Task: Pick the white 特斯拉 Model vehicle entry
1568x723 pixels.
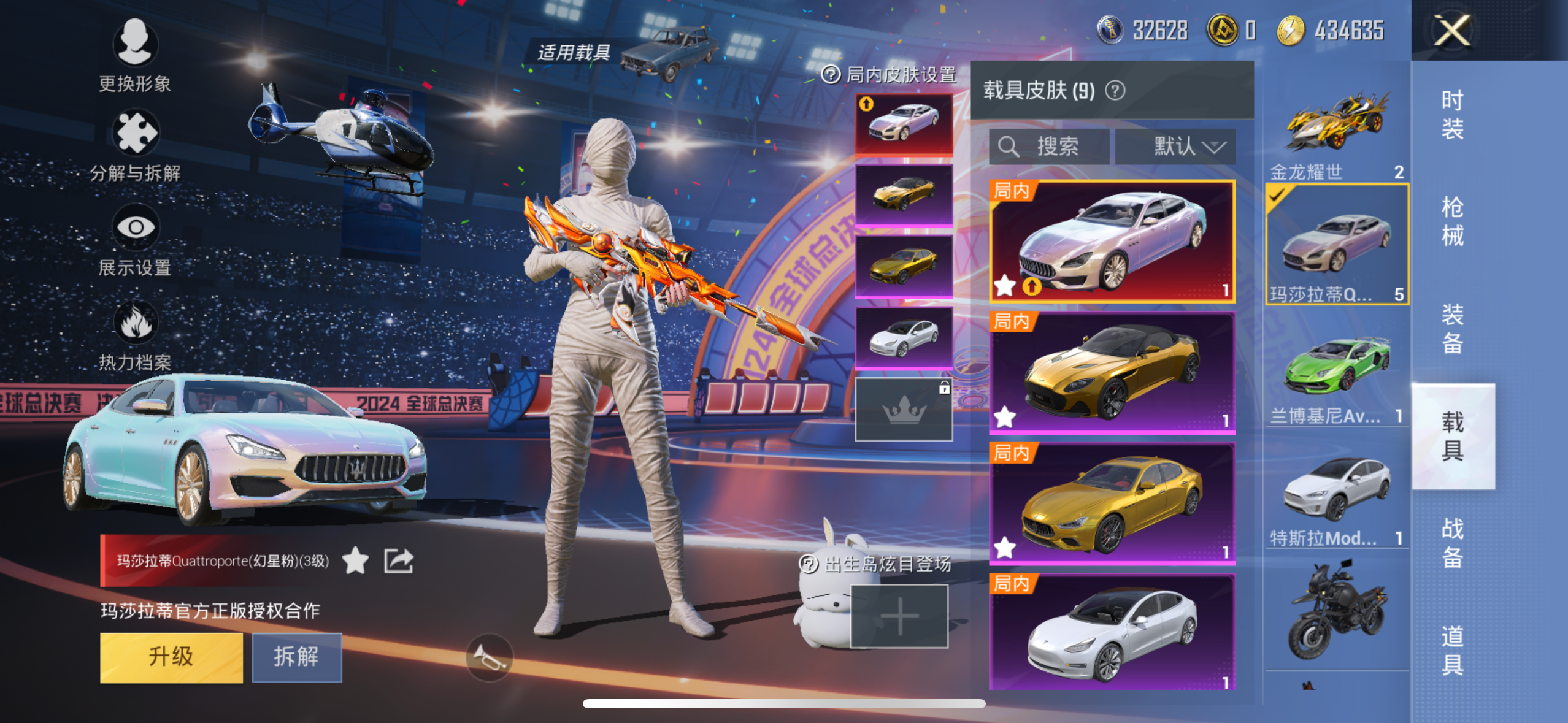Action: [1336, 497]
